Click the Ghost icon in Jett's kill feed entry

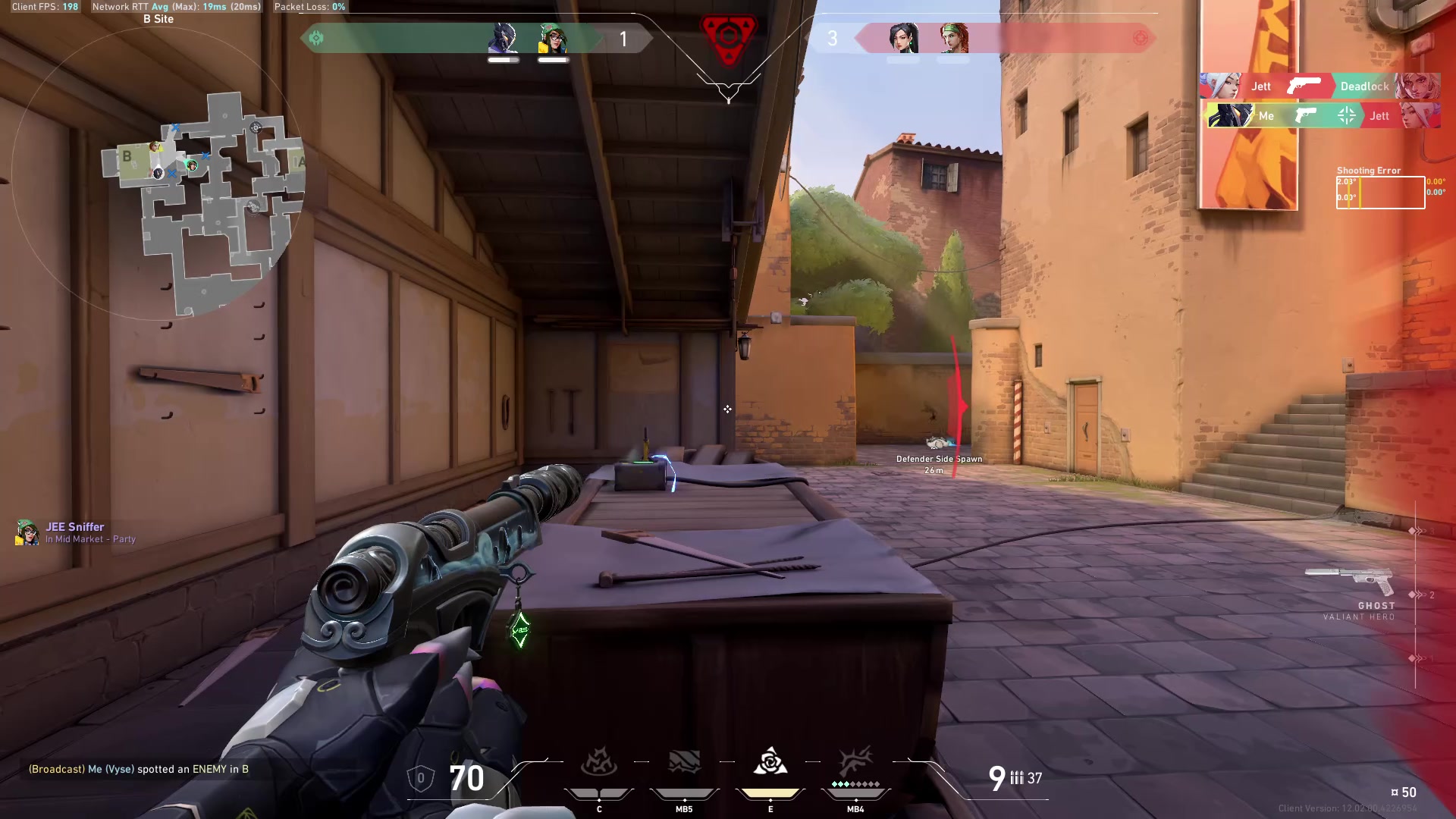[x=1303, y=86]
